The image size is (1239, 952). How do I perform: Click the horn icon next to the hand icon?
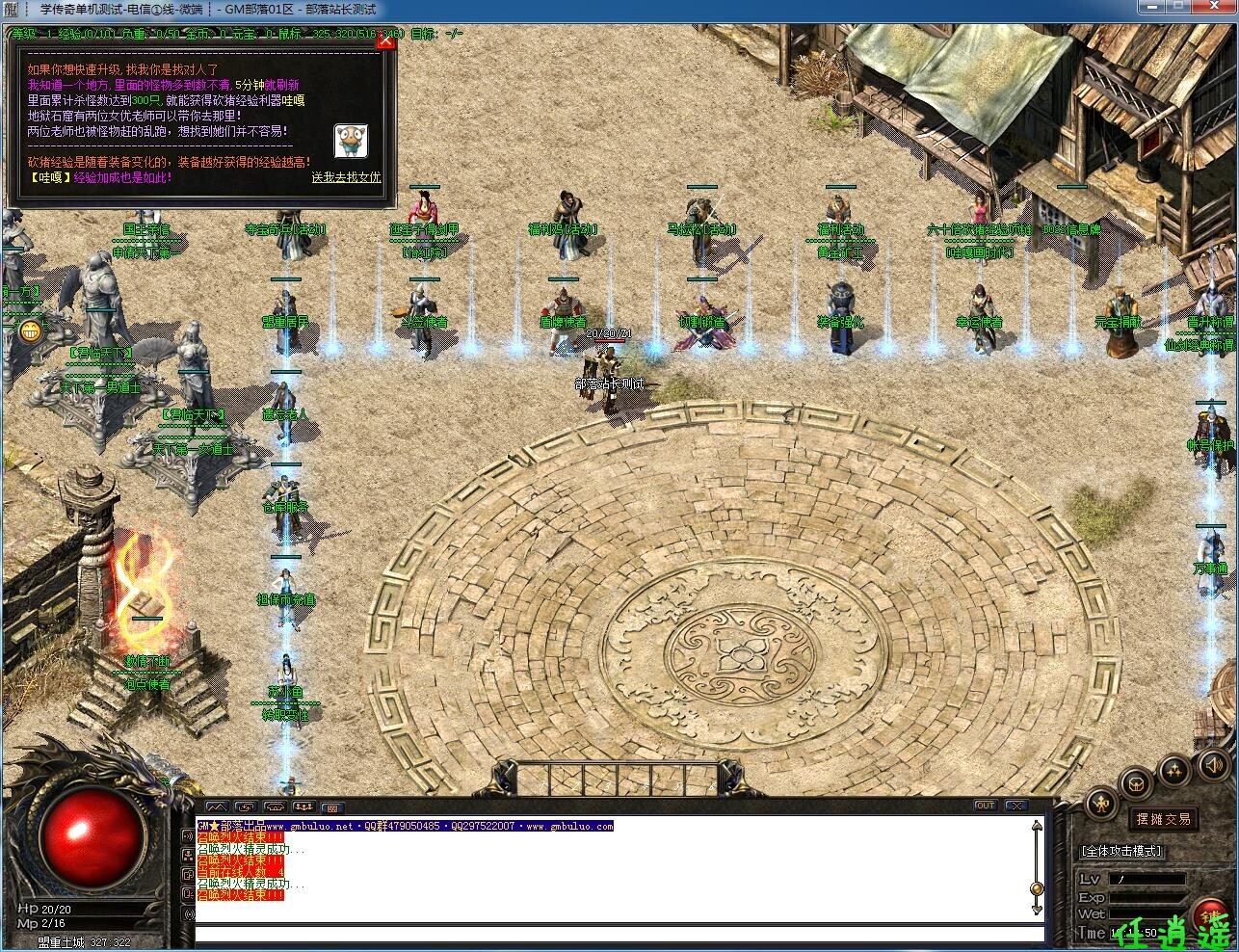(275, 807)
